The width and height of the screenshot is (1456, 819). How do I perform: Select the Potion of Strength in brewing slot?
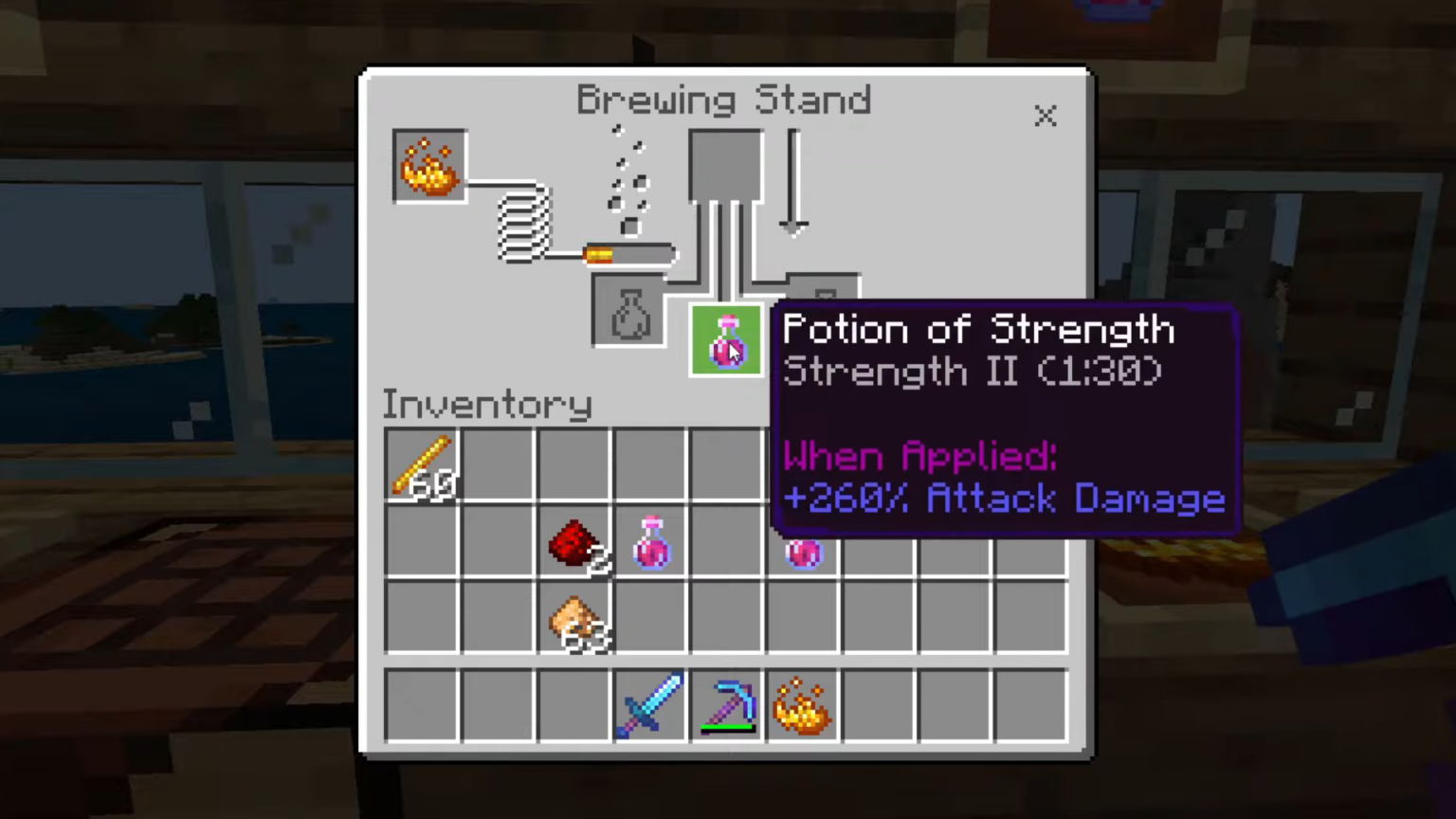725,341
